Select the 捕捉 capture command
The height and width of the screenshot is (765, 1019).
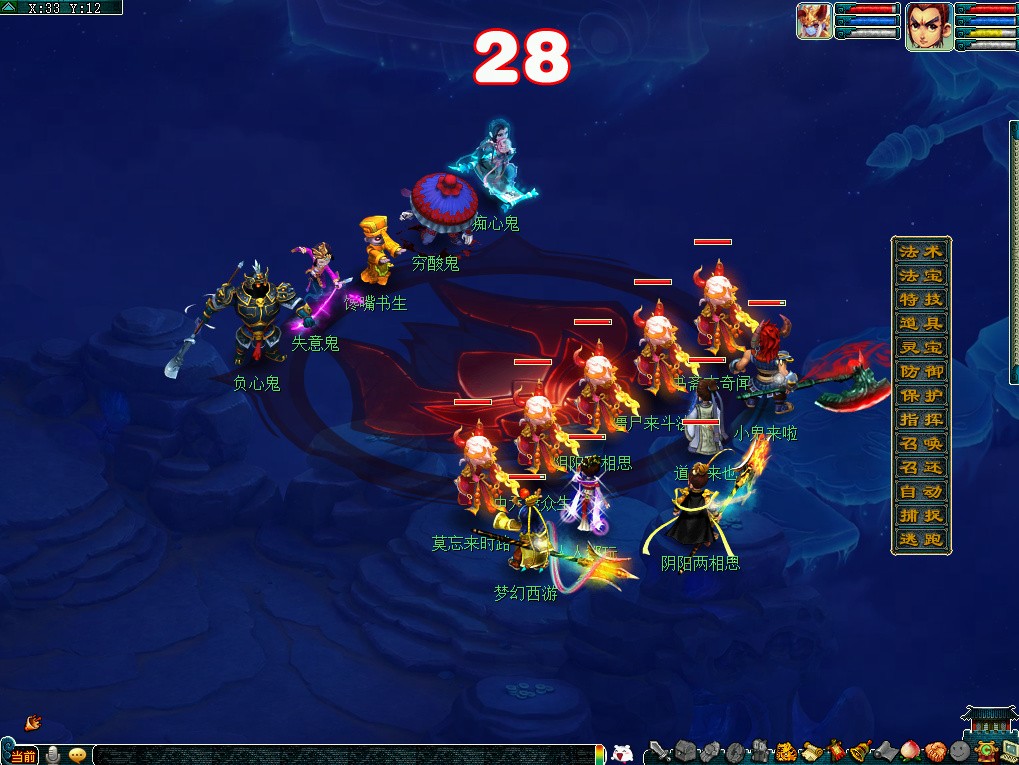tap(920, 515)
